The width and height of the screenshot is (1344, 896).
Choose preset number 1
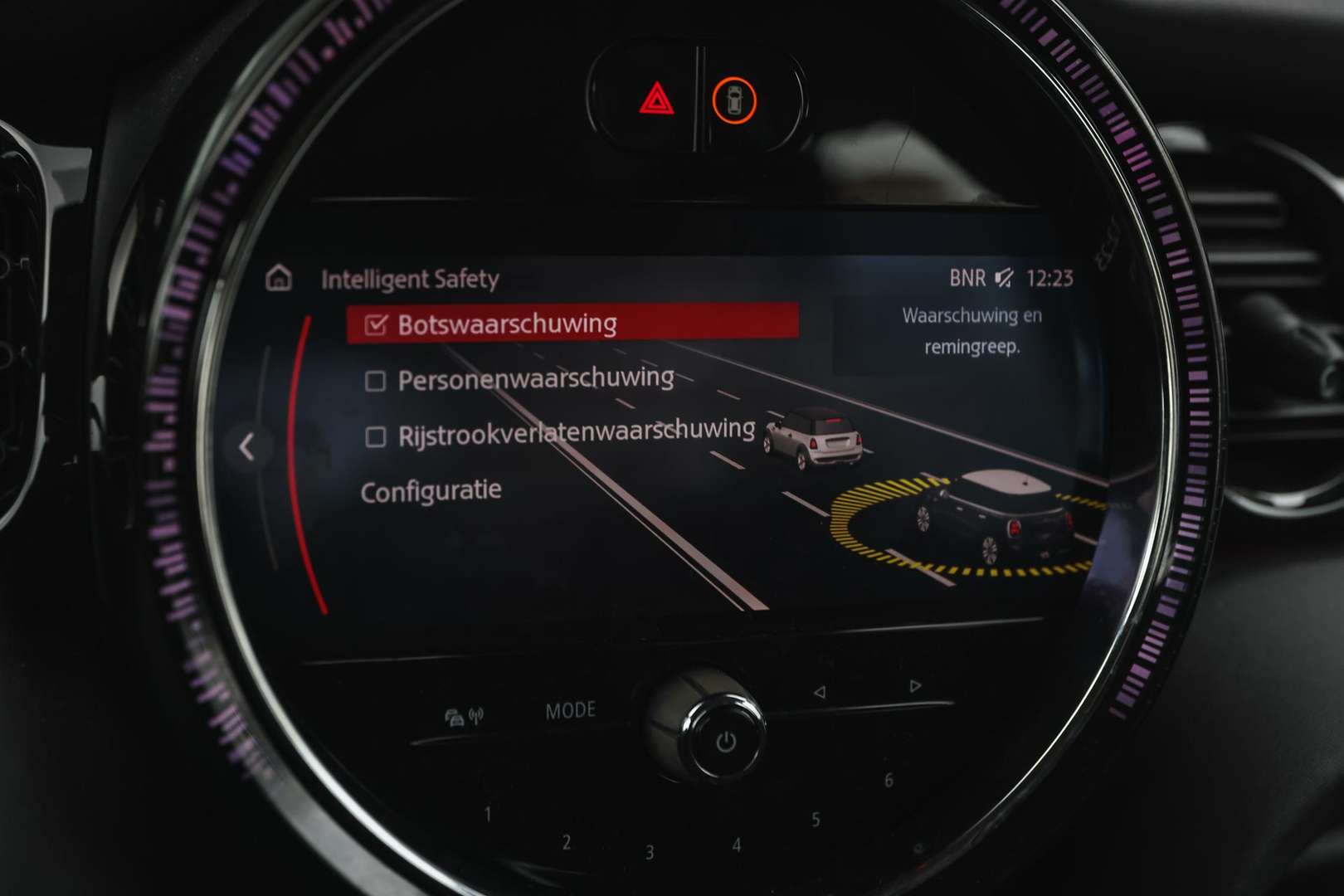point(488,814)
